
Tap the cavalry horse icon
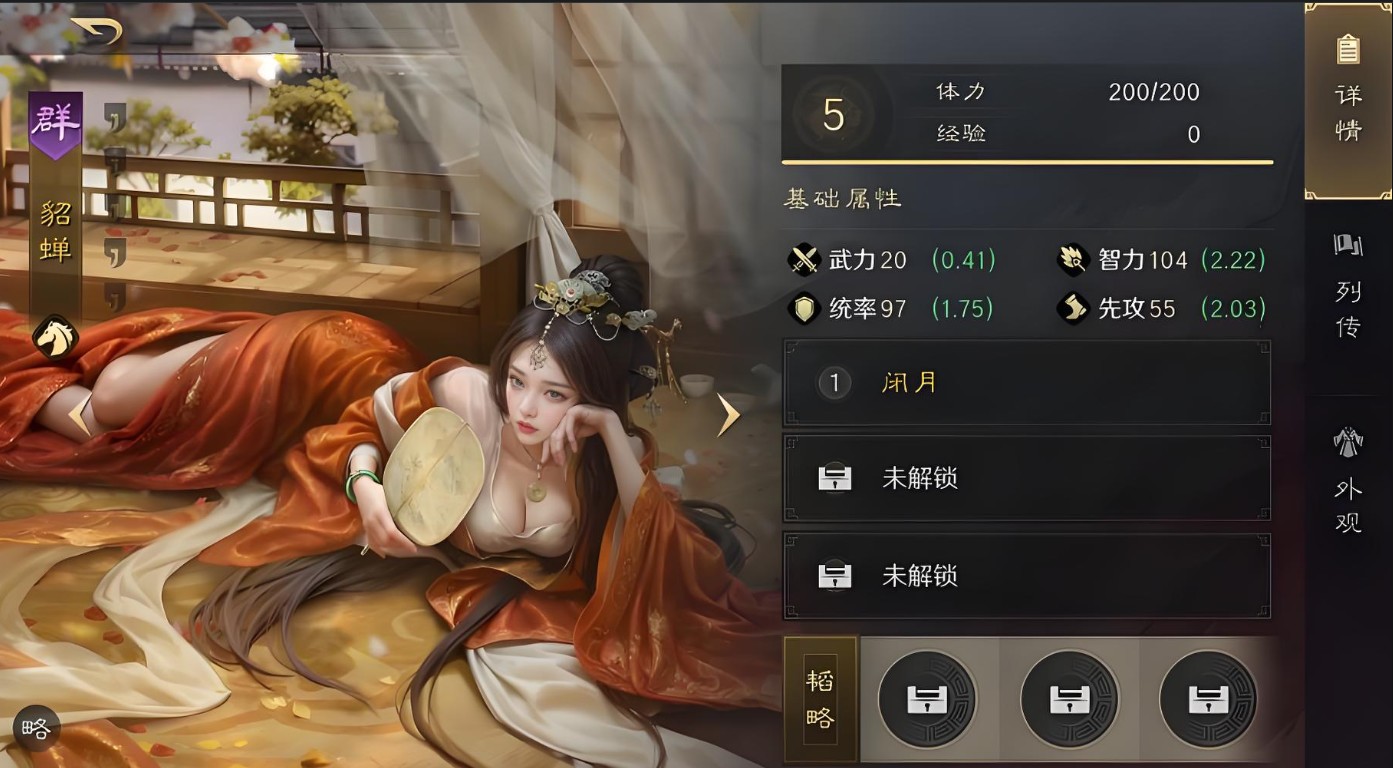tap(55, 337)
